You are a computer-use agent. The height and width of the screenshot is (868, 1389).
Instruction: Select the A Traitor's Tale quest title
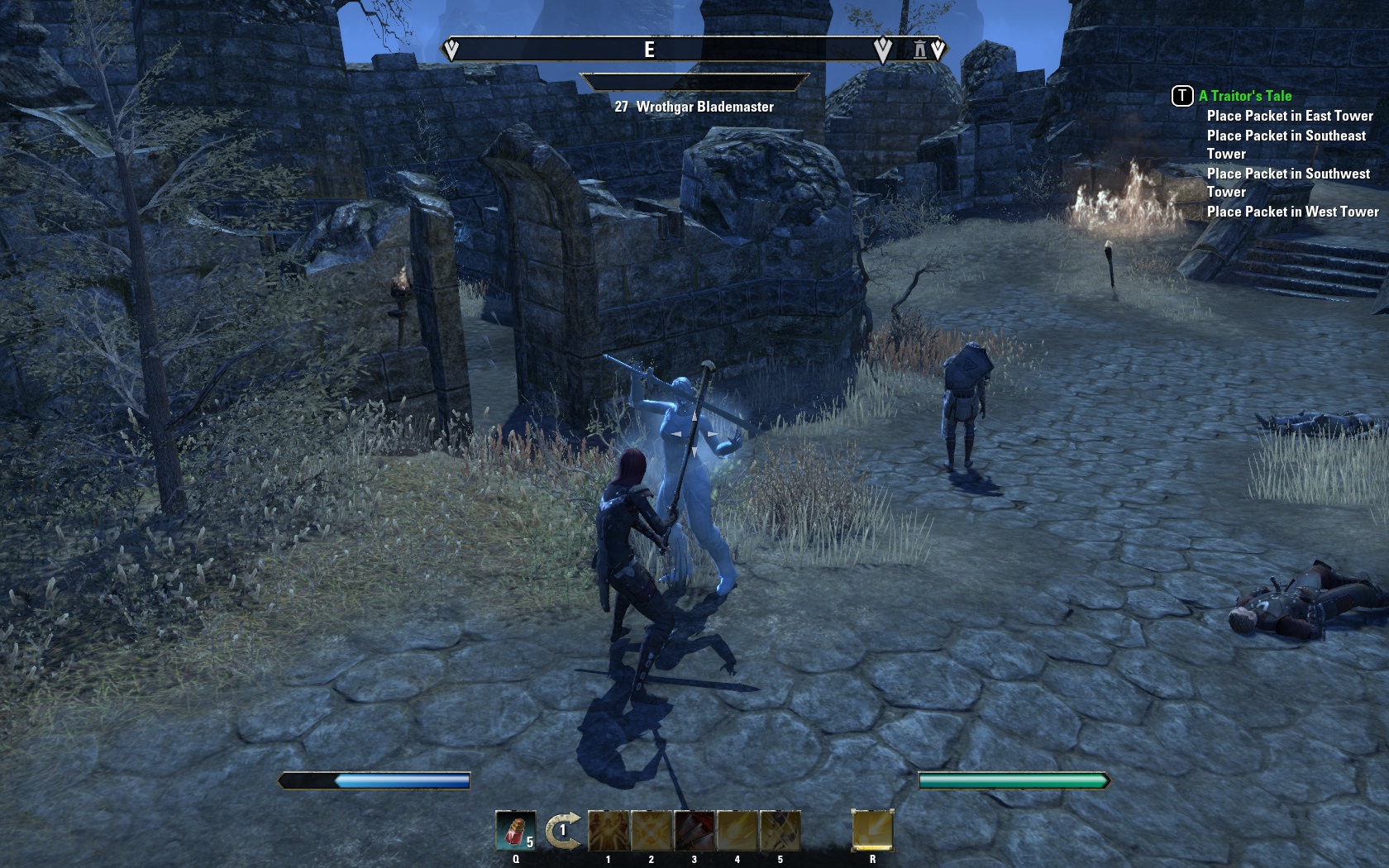point(1244,96)
